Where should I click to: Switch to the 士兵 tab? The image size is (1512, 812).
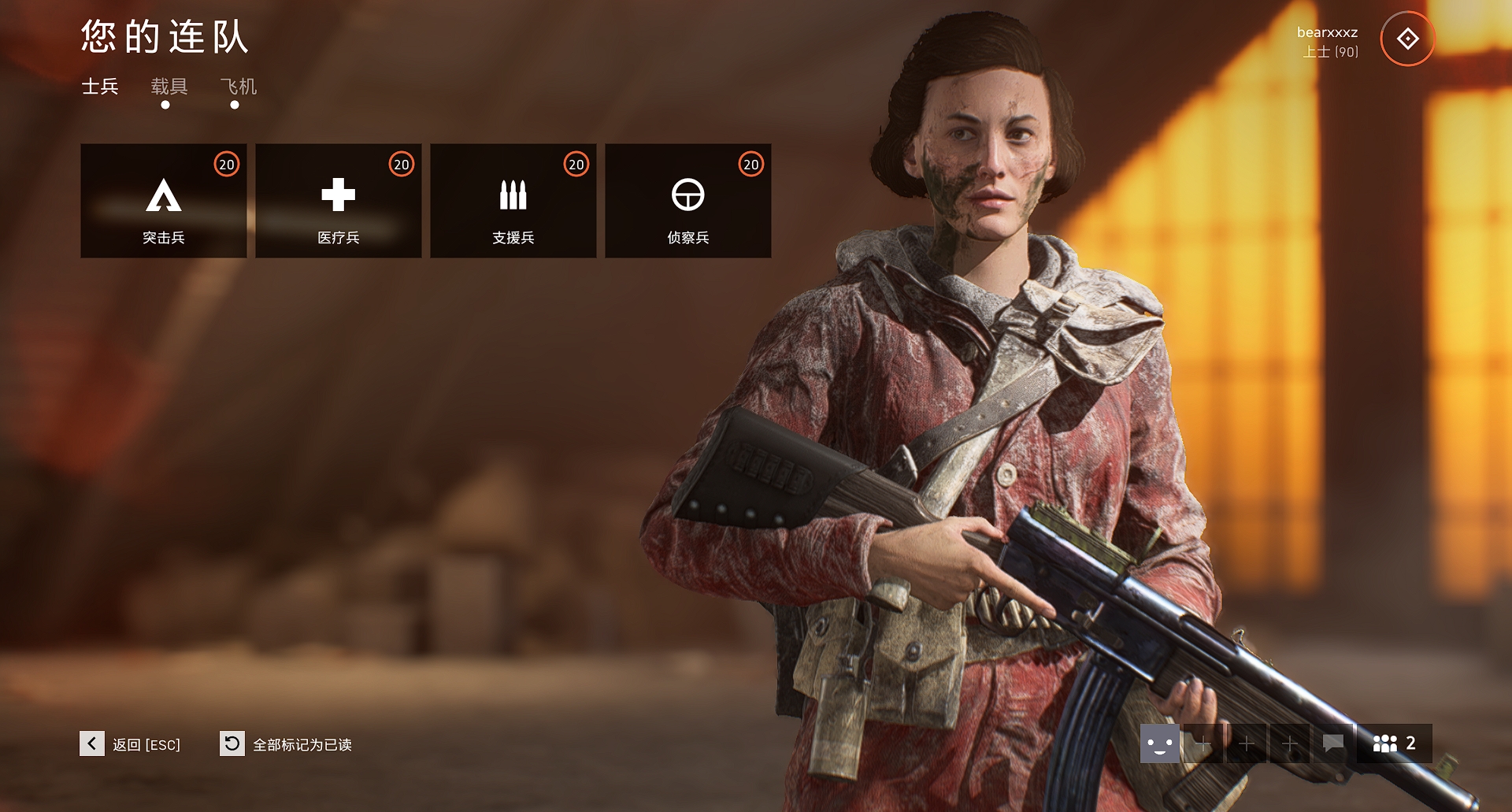click(x=100, y=87)
